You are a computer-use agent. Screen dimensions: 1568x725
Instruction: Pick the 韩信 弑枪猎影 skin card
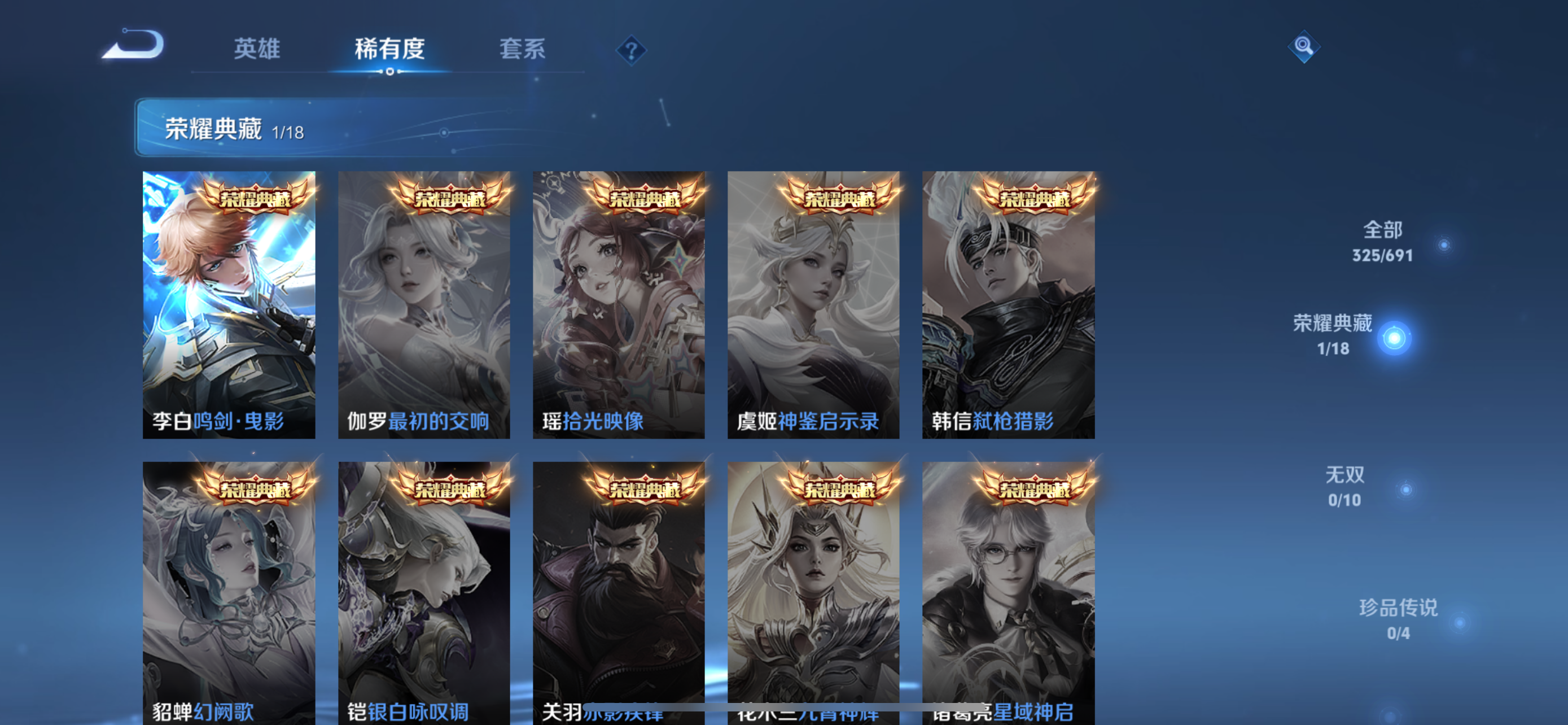1009,304
